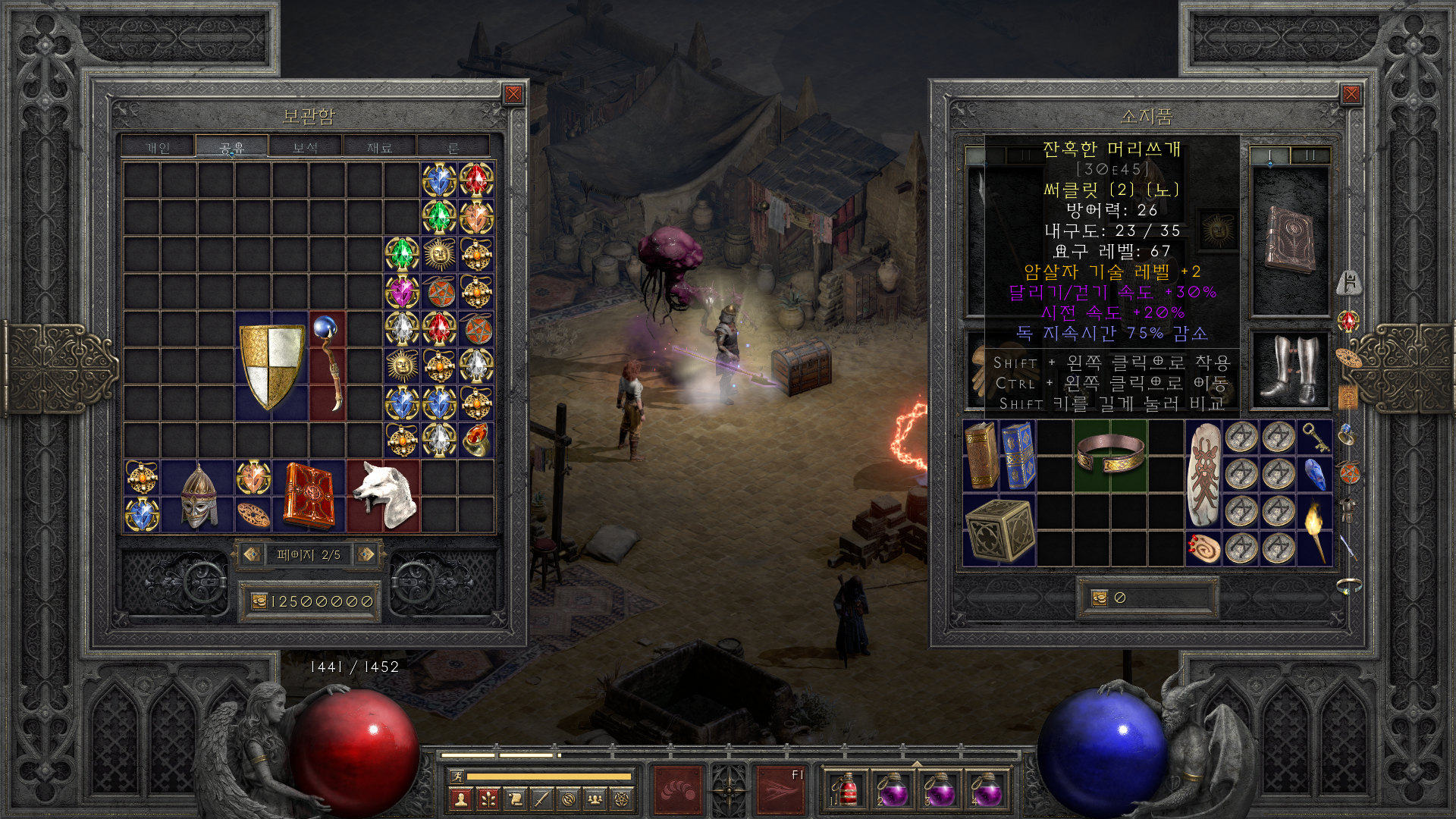This screenshot has height=819, width=1456.
Task: Select the white wolf head in stash
Action: point(384,496)
